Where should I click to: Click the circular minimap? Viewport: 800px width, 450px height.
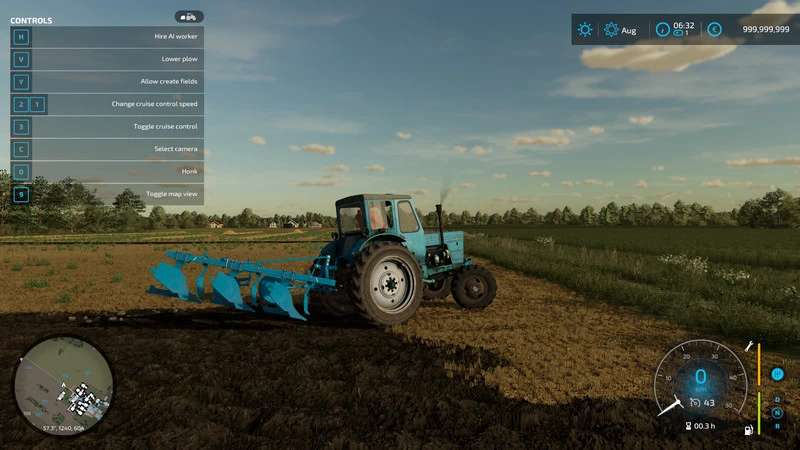[x=63, y=387]
